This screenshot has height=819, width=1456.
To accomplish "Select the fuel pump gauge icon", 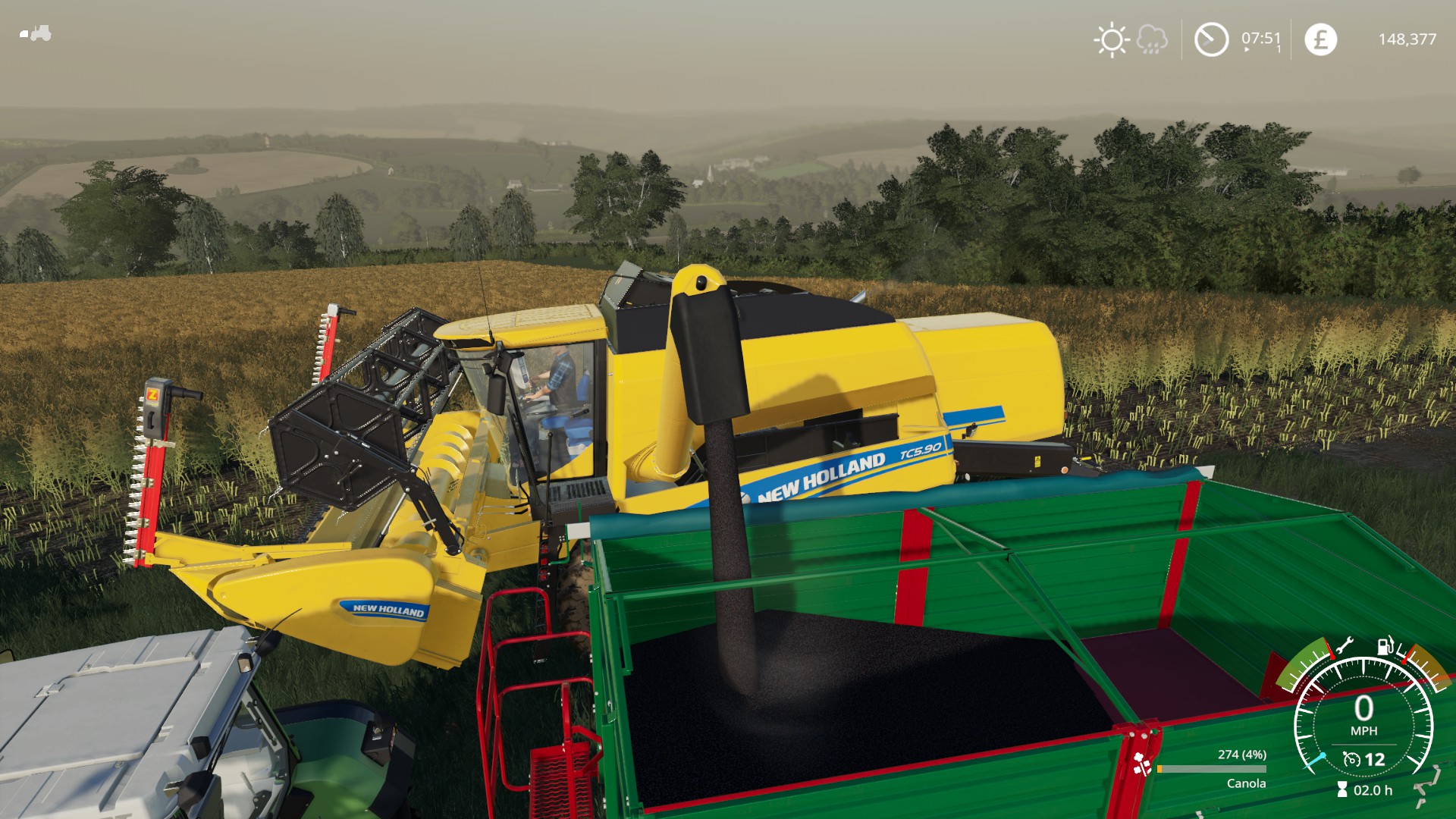I will click(x=1385, y=645).
